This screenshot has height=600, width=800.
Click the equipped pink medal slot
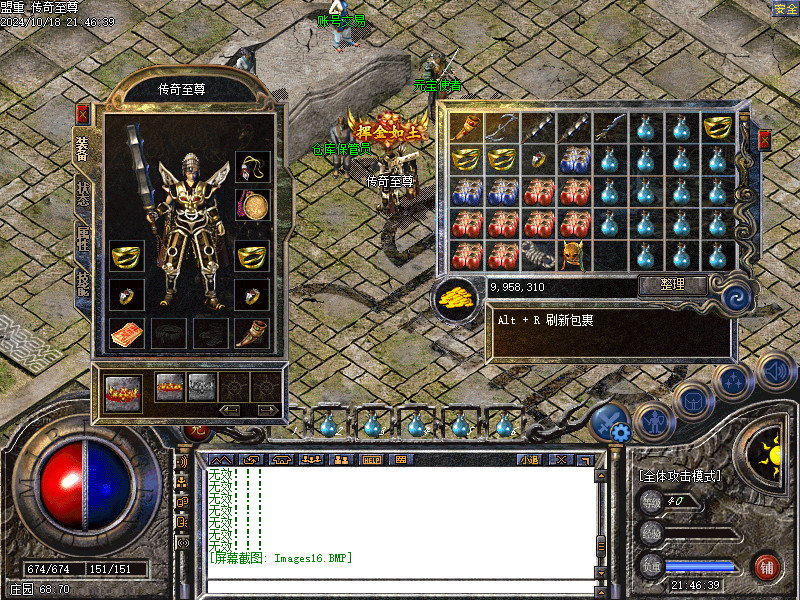pos(252,205)
